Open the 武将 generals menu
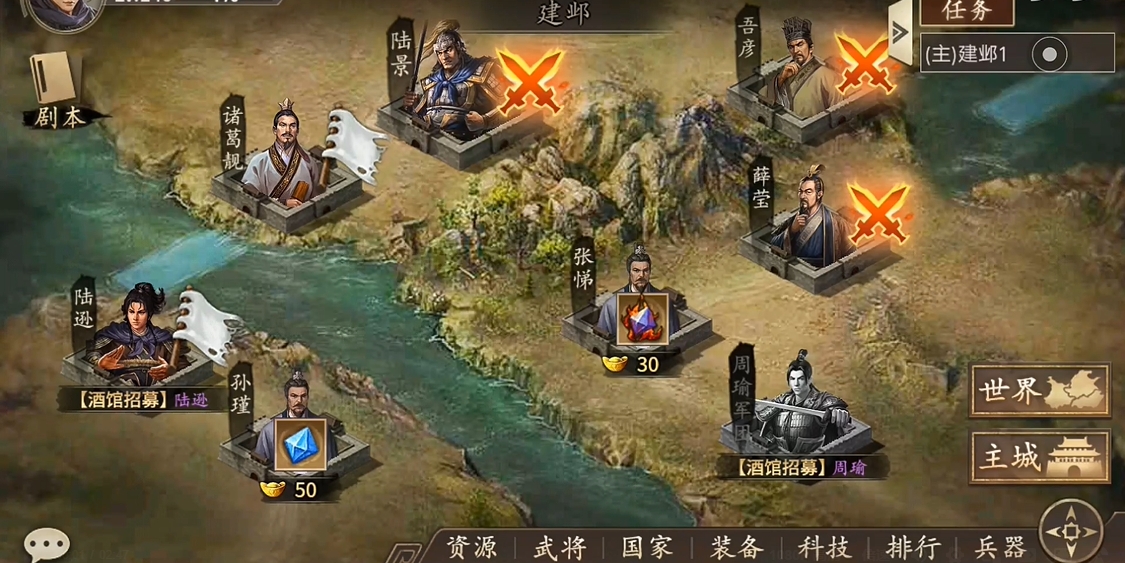1125x563 pixels. click(x=559, y=547)
